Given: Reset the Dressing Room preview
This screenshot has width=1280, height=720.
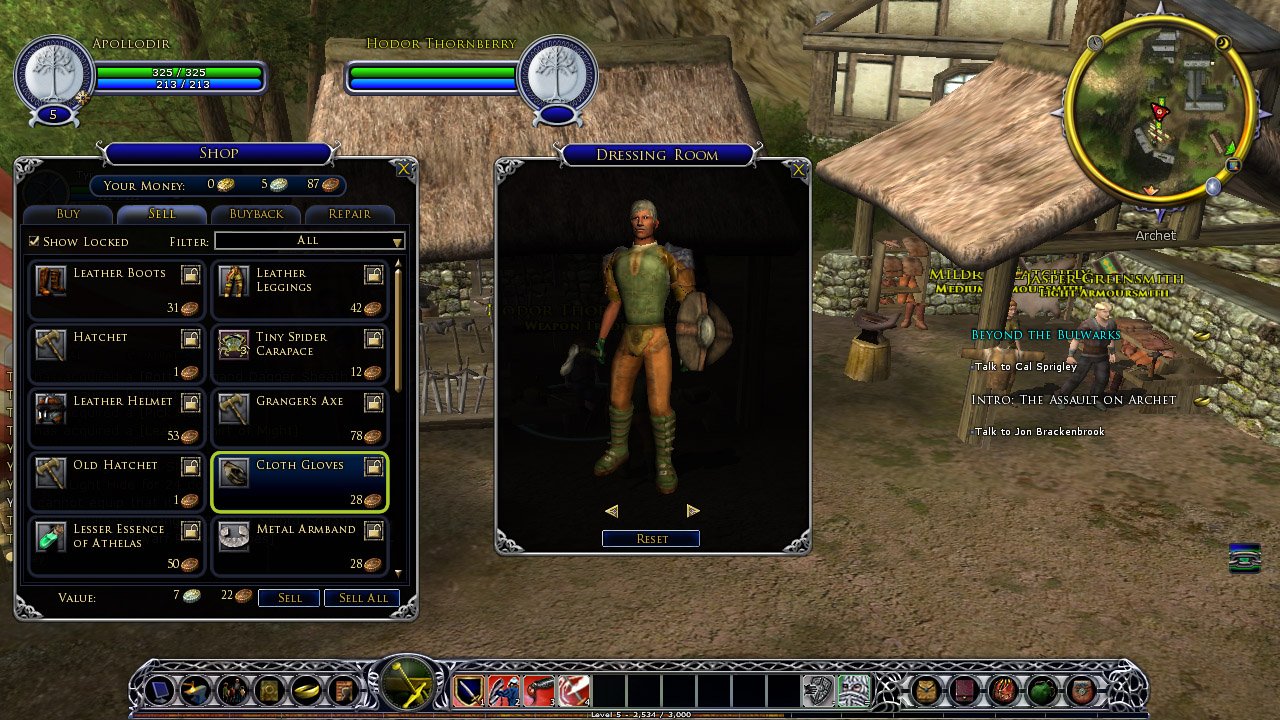Looking at the screenshot, I should pyautogui.click(x=651, y=539).
